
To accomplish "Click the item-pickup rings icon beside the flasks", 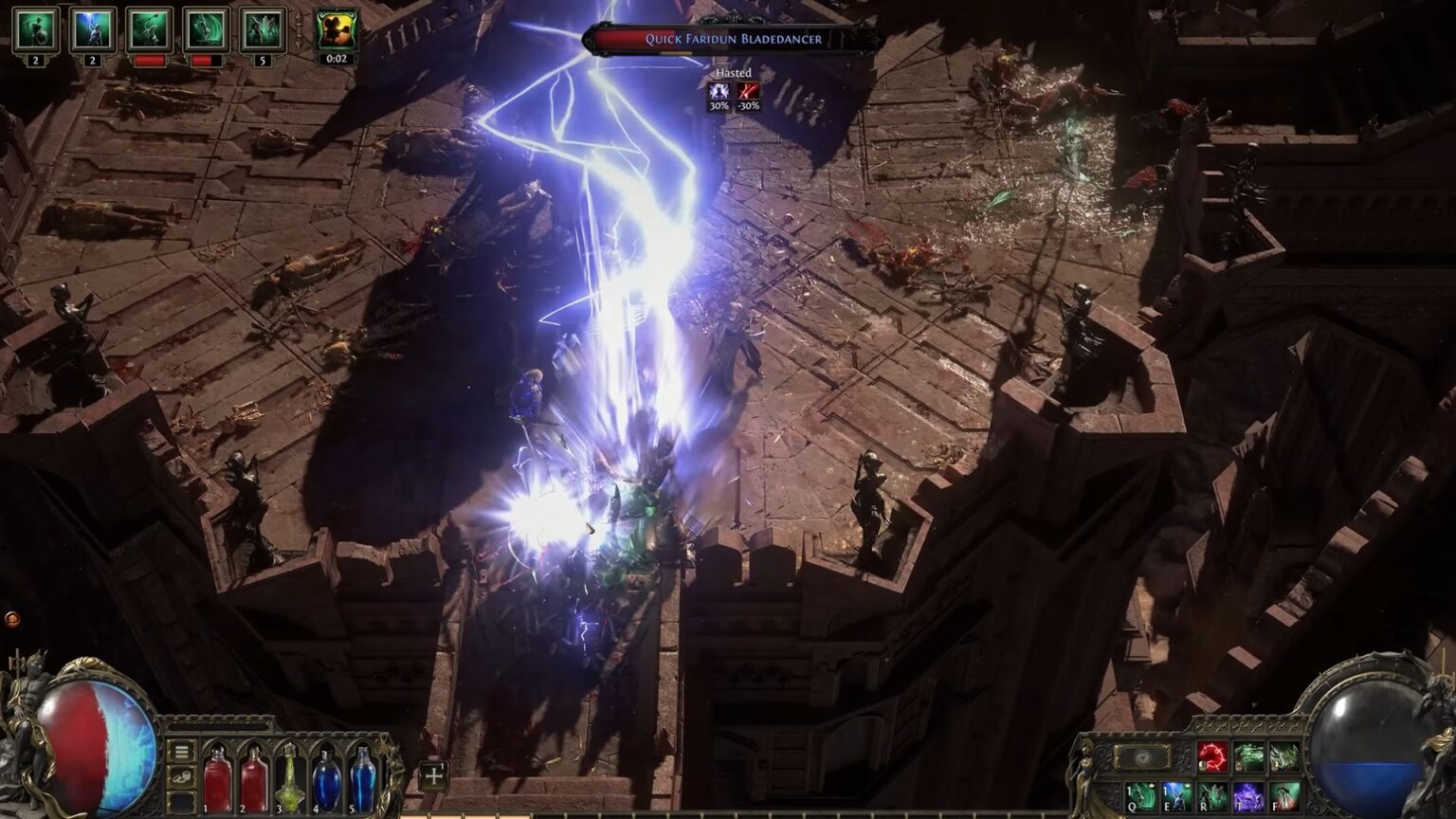I will 180,776.
